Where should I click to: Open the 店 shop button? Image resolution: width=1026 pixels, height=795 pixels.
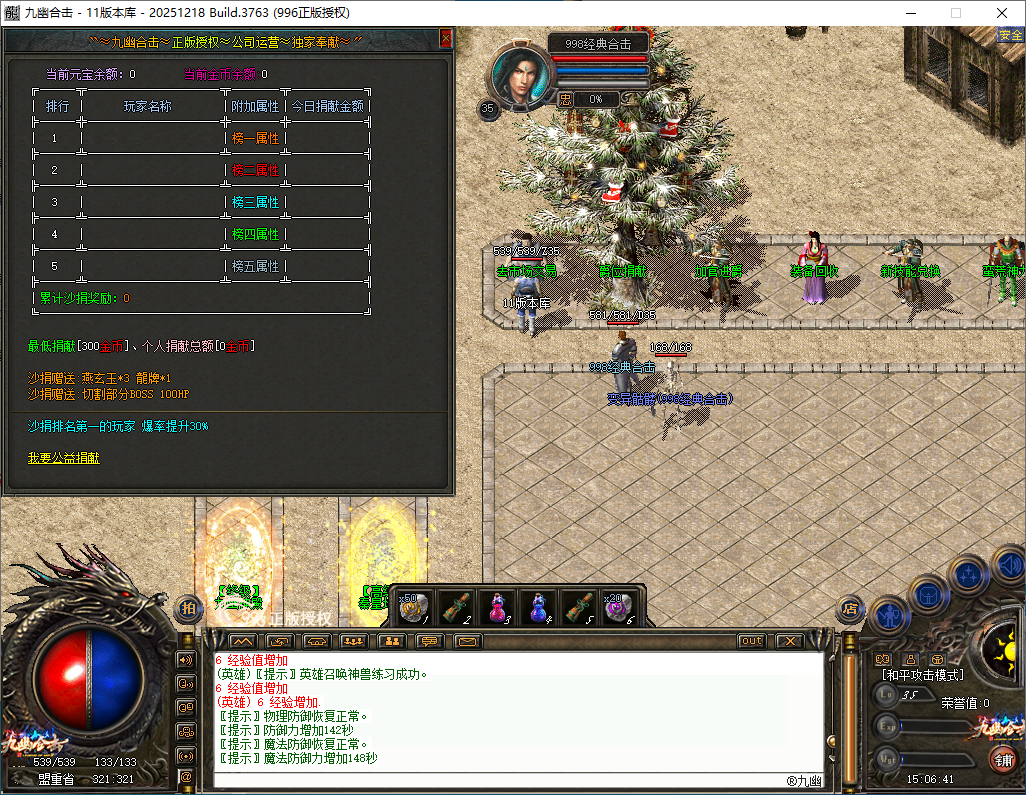click(x=850, y=607)
